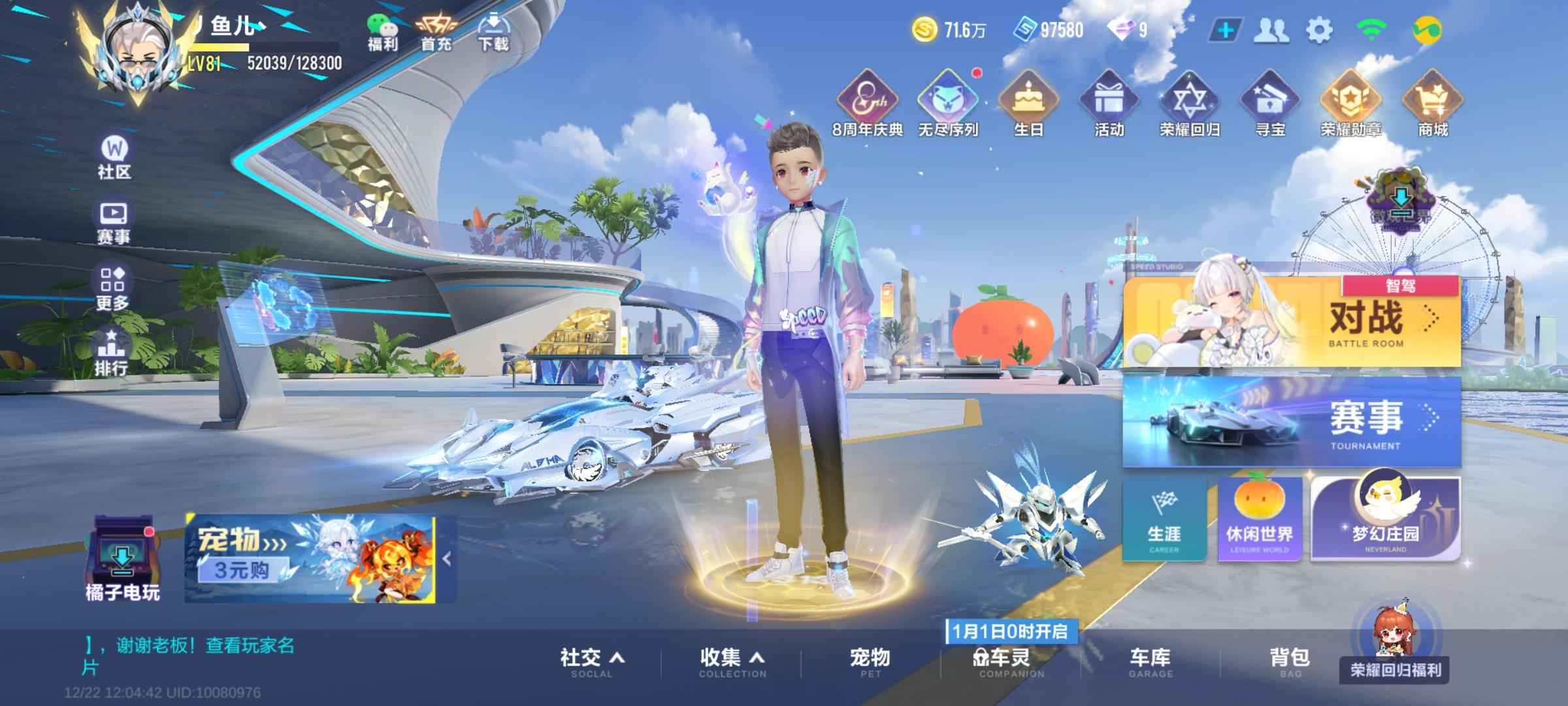Viewport: 1568px width, 706px height.
Task: Switch to the 宠物 Pet tab
Action: tap(870, 662)
